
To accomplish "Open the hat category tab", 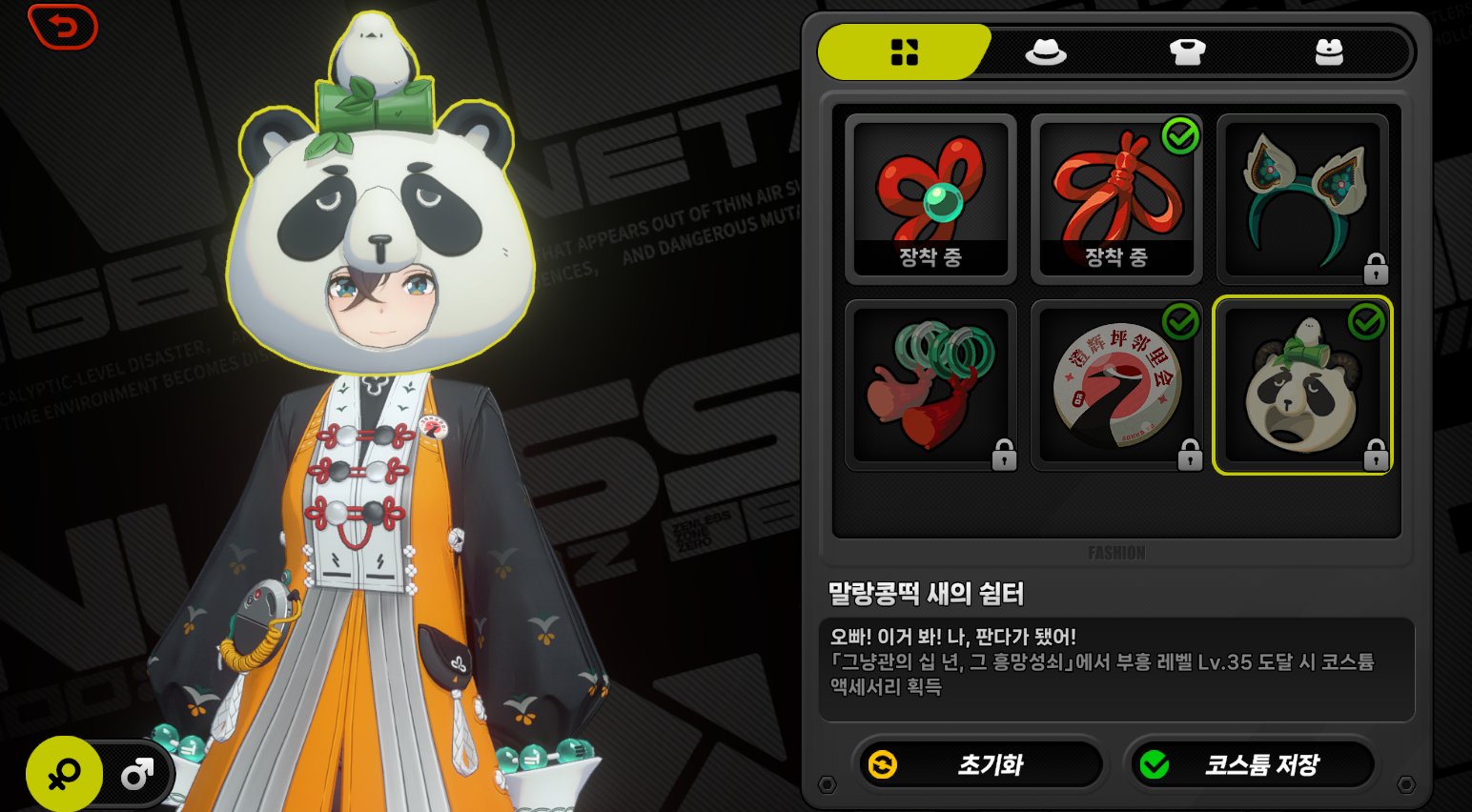I will pyautogui.click(x=1045, y=51).
